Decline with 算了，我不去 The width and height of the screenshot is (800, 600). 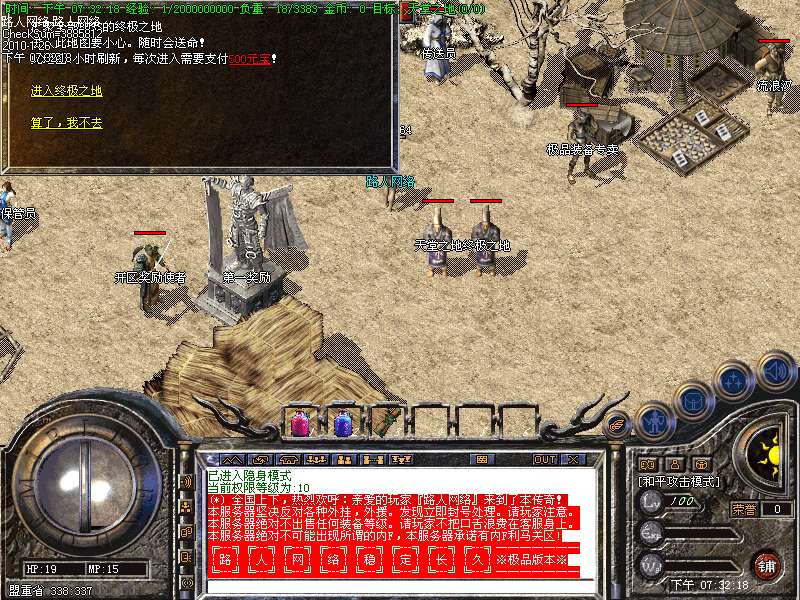point(66,123)
